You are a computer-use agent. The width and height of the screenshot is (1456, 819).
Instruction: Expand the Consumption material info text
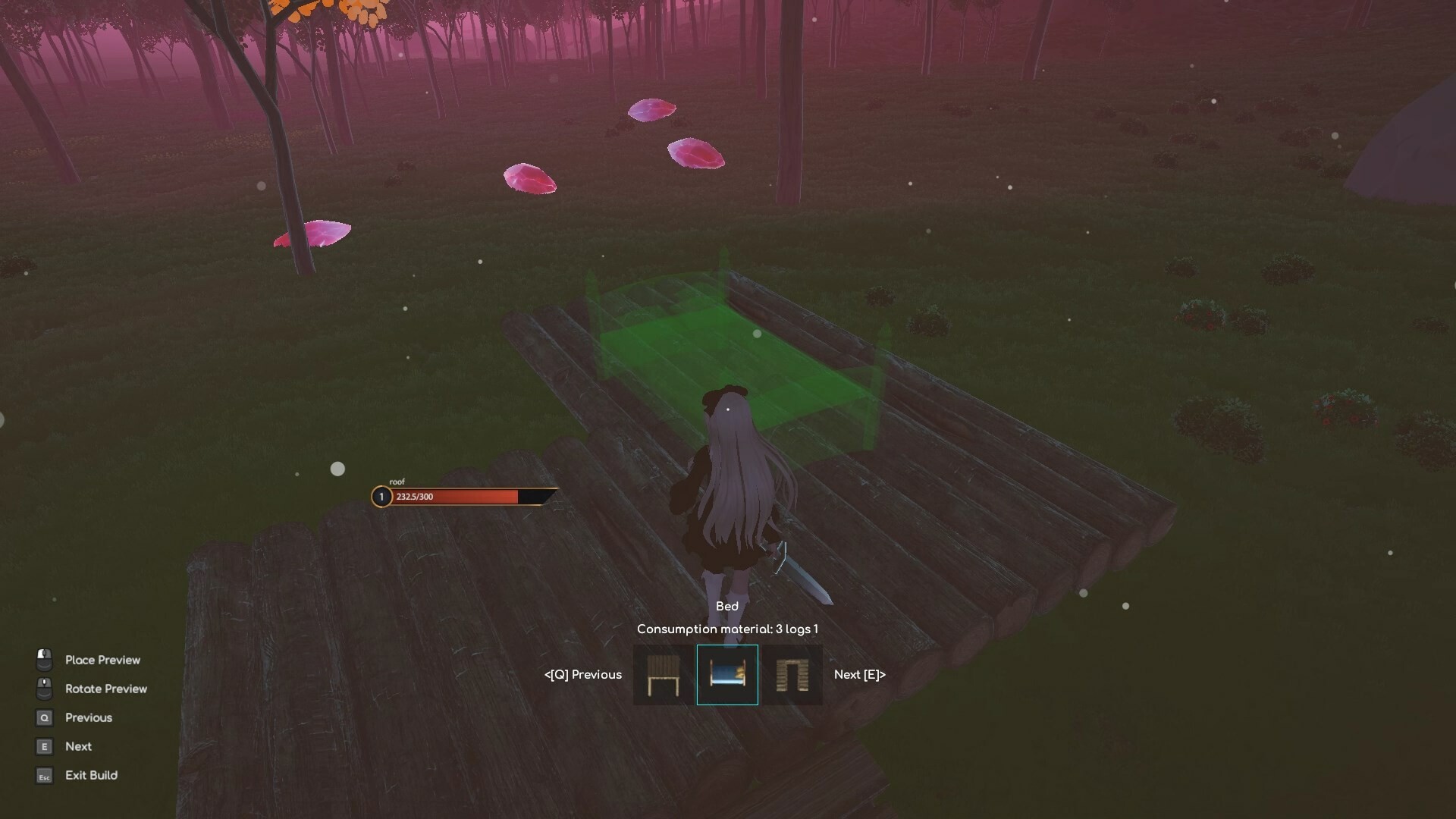[728, 629]
